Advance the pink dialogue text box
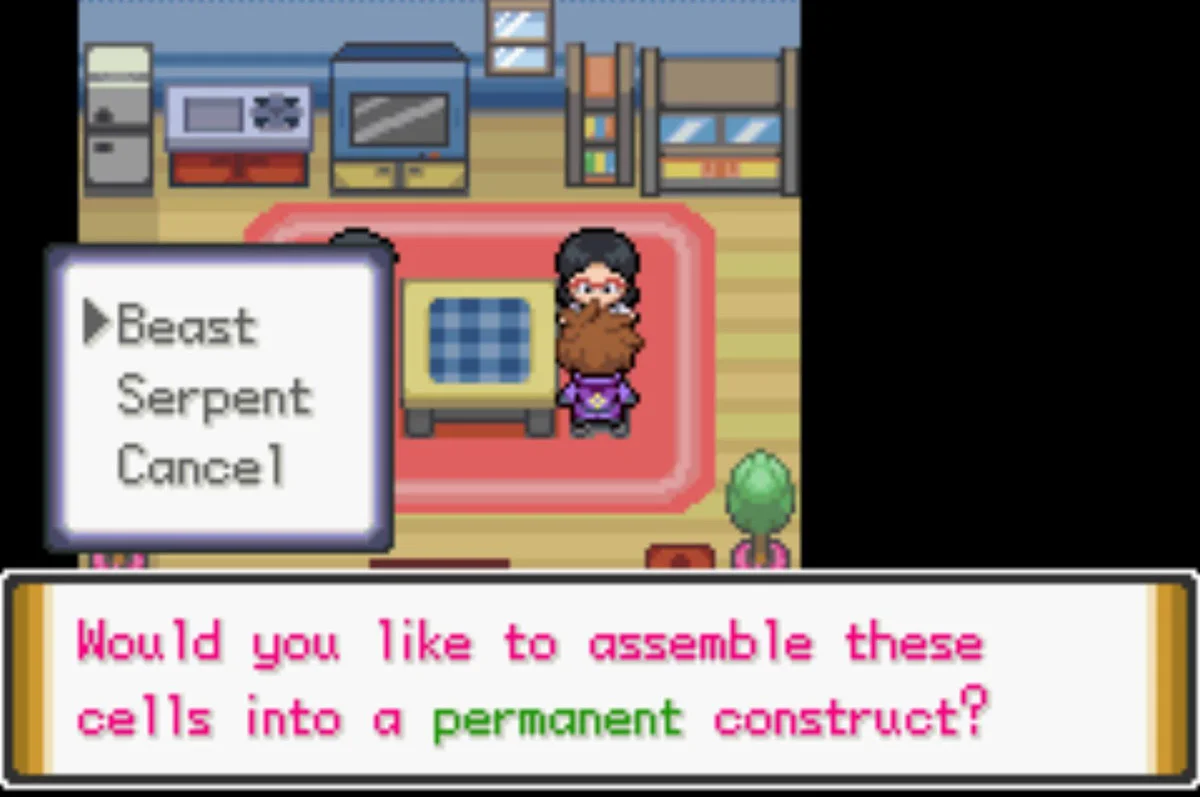 pos(598,678)
